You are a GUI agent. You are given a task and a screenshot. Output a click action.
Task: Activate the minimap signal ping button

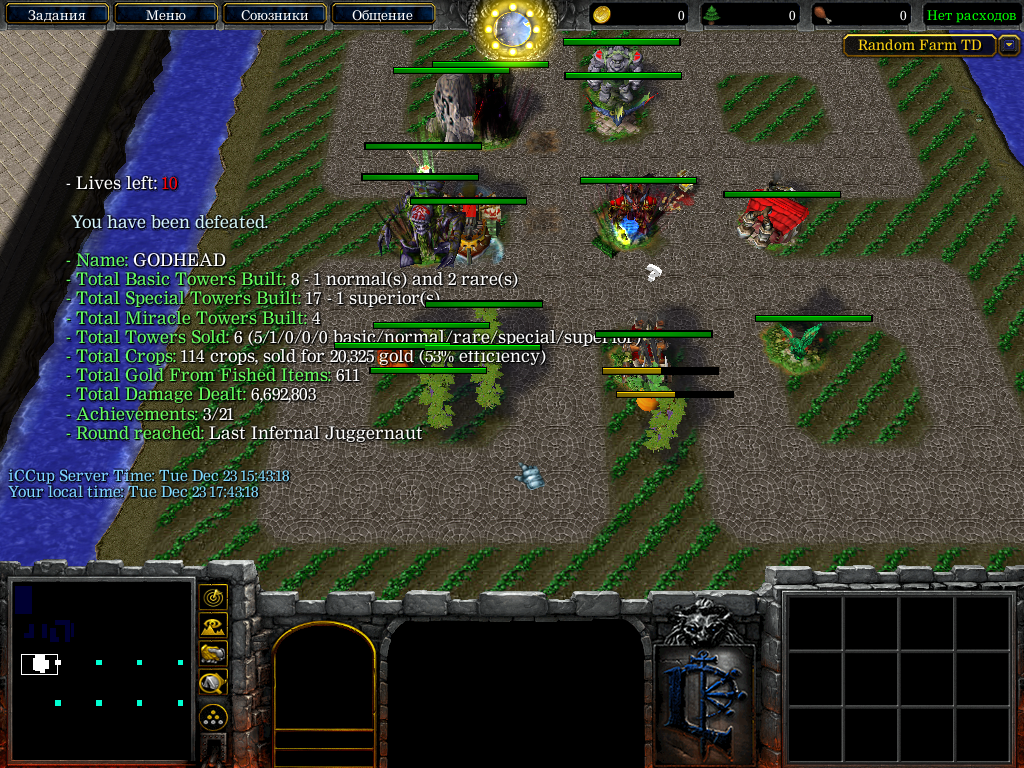tap(213, 597)
